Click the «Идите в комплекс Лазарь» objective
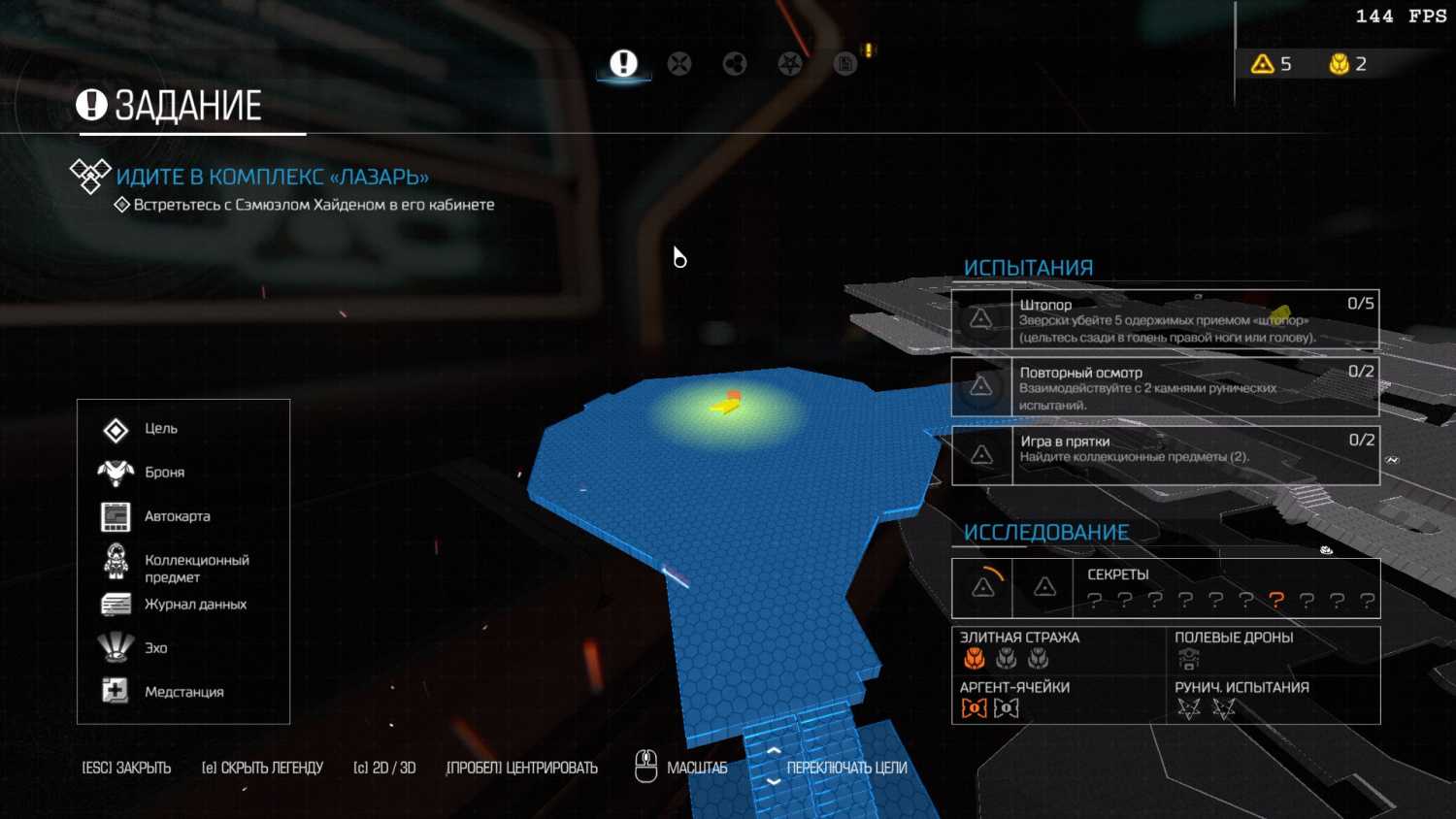 272,177
